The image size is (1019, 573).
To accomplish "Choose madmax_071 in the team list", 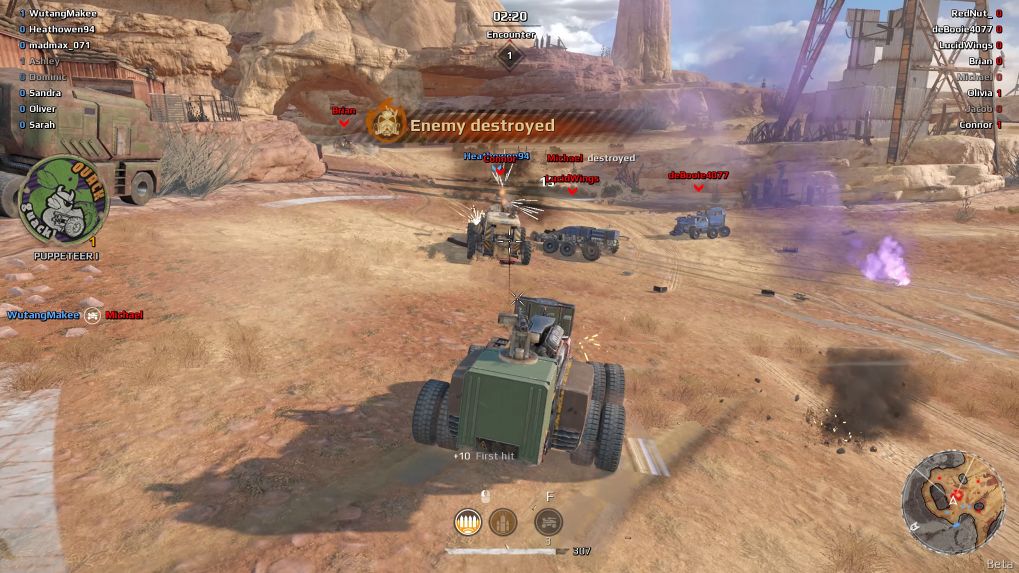I will 59,45.
